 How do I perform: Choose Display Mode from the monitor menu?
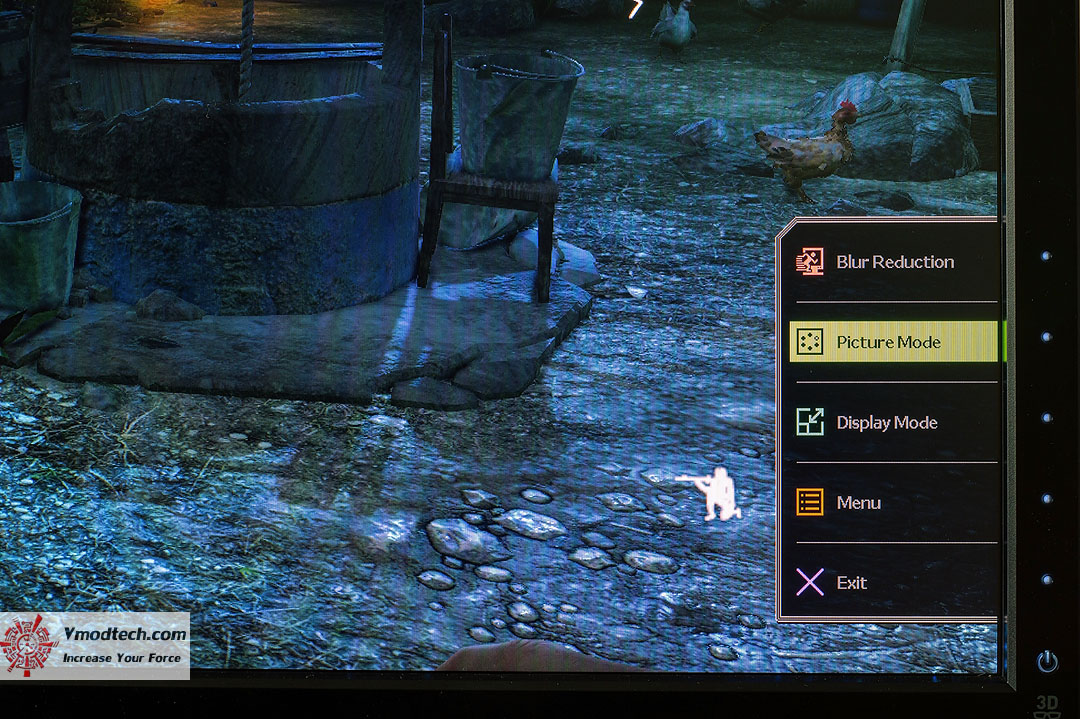pos(886,423)
